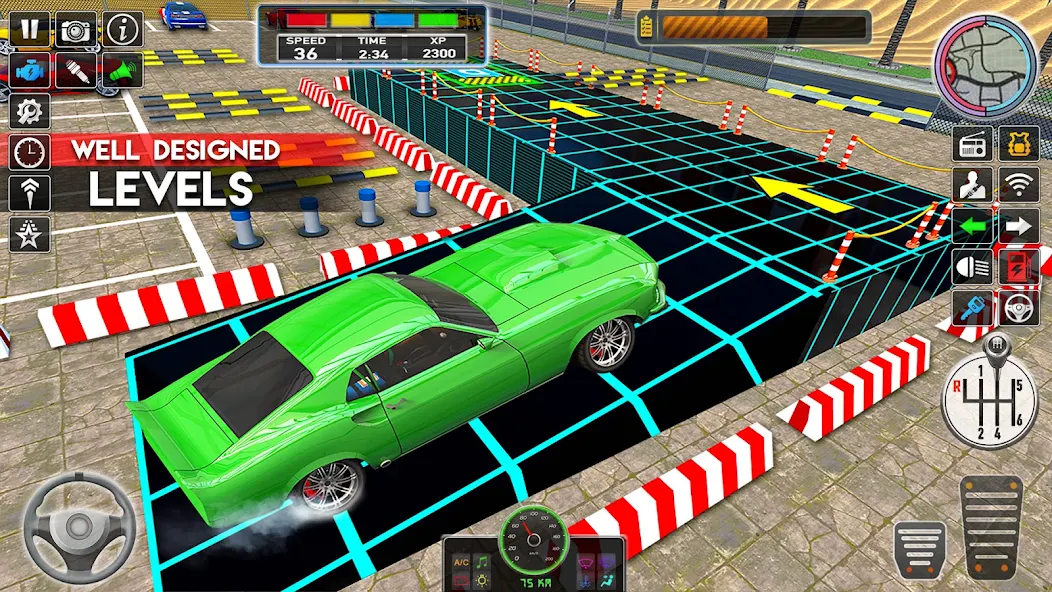Tap the clock icon
The width and height of the screenshot is (1052, 592).
(x=30, y=152)
